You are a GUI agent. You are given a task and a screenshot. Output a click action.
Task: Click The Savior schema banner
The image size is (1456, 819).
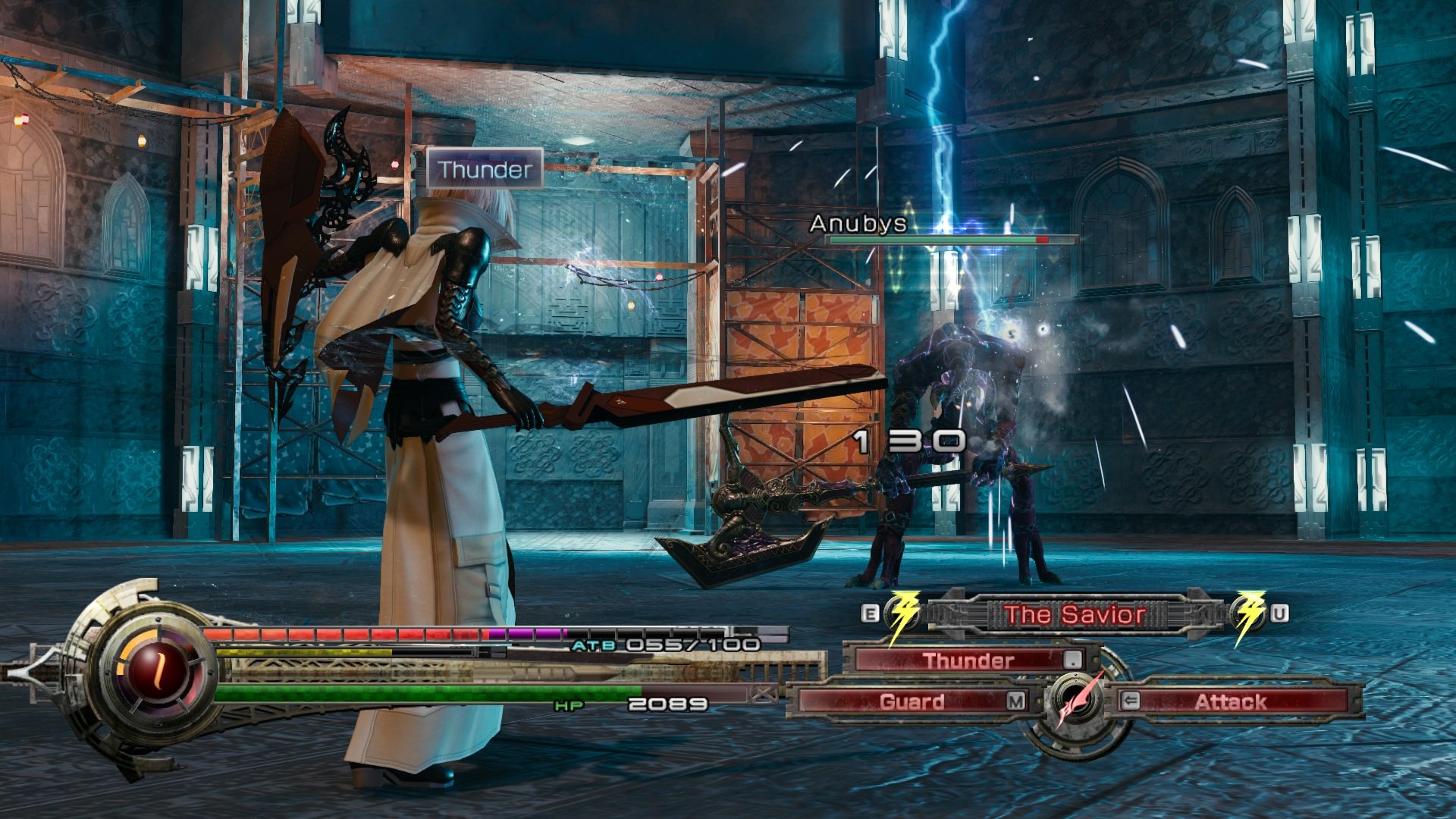(1075, 613)
